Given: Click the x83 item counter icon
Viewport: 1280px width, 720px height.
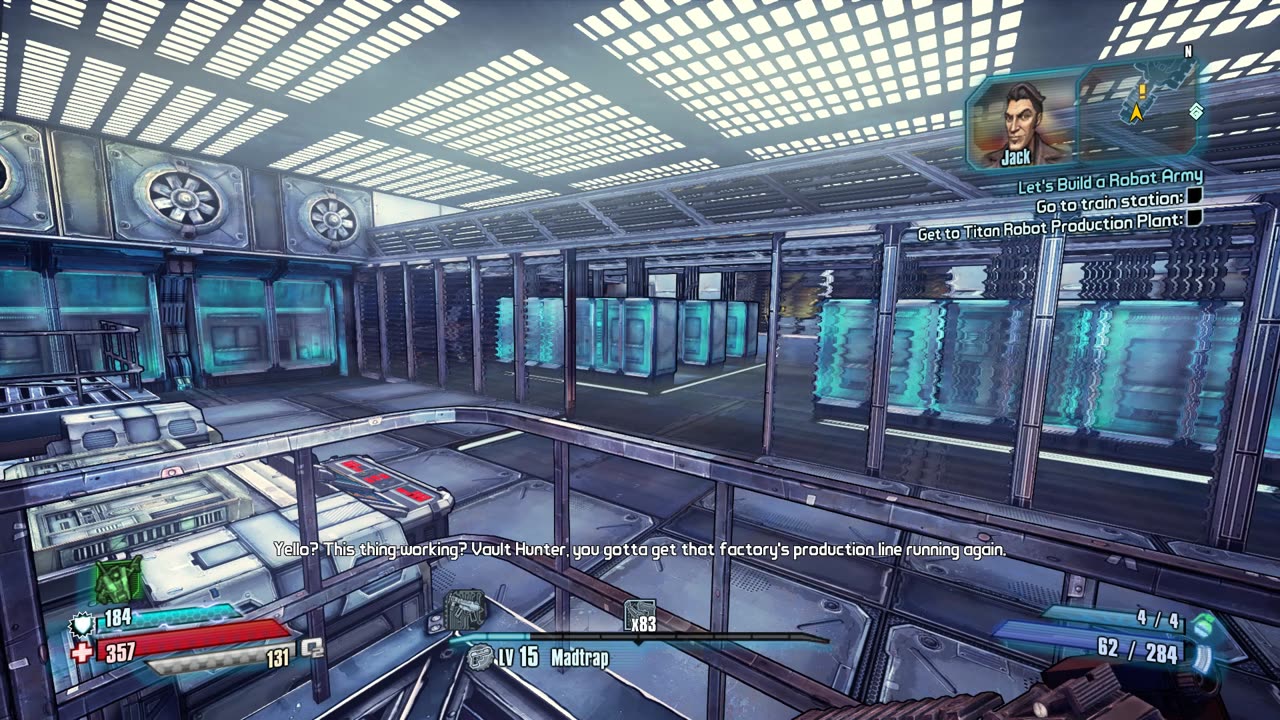Looking at the screenshot, I should (x=640, y=616).
